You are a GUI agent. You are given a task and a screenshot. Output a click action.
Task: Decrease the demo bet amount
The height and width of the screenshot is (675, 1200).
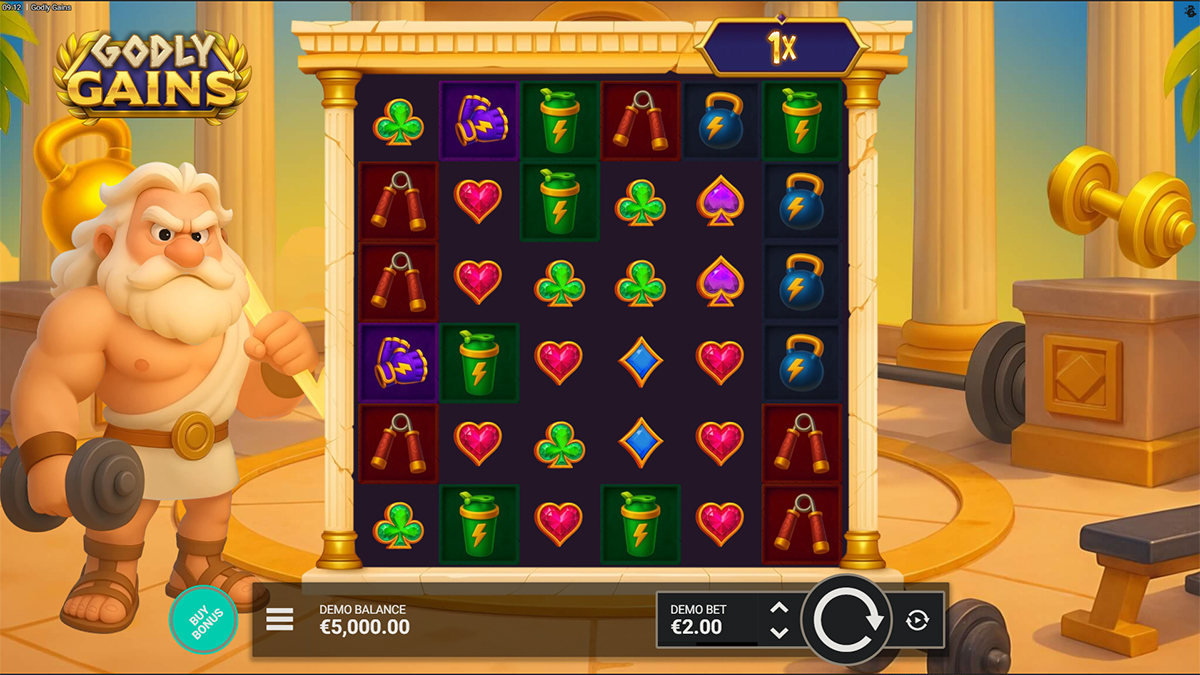pyautogui.click(x=780, y=633)
